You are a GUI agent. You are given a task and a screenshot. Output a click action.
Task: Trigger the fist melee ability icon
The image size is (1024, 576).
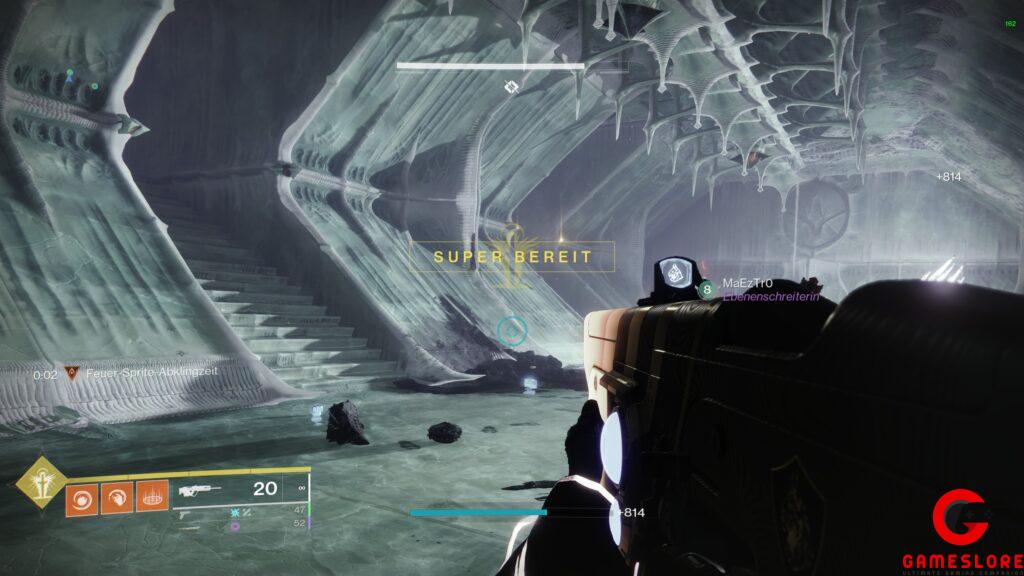pos(117,497)
